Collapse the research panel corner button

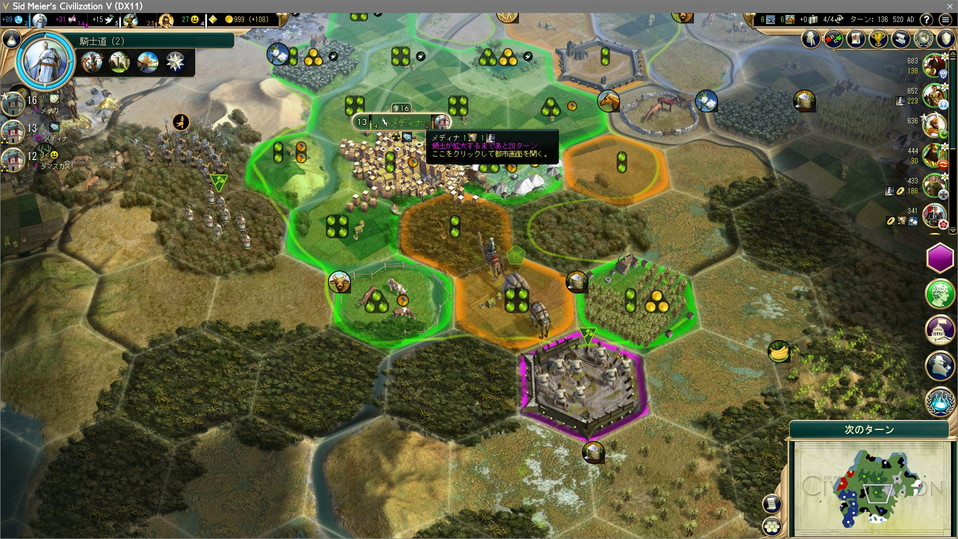[x=11, y=39]
